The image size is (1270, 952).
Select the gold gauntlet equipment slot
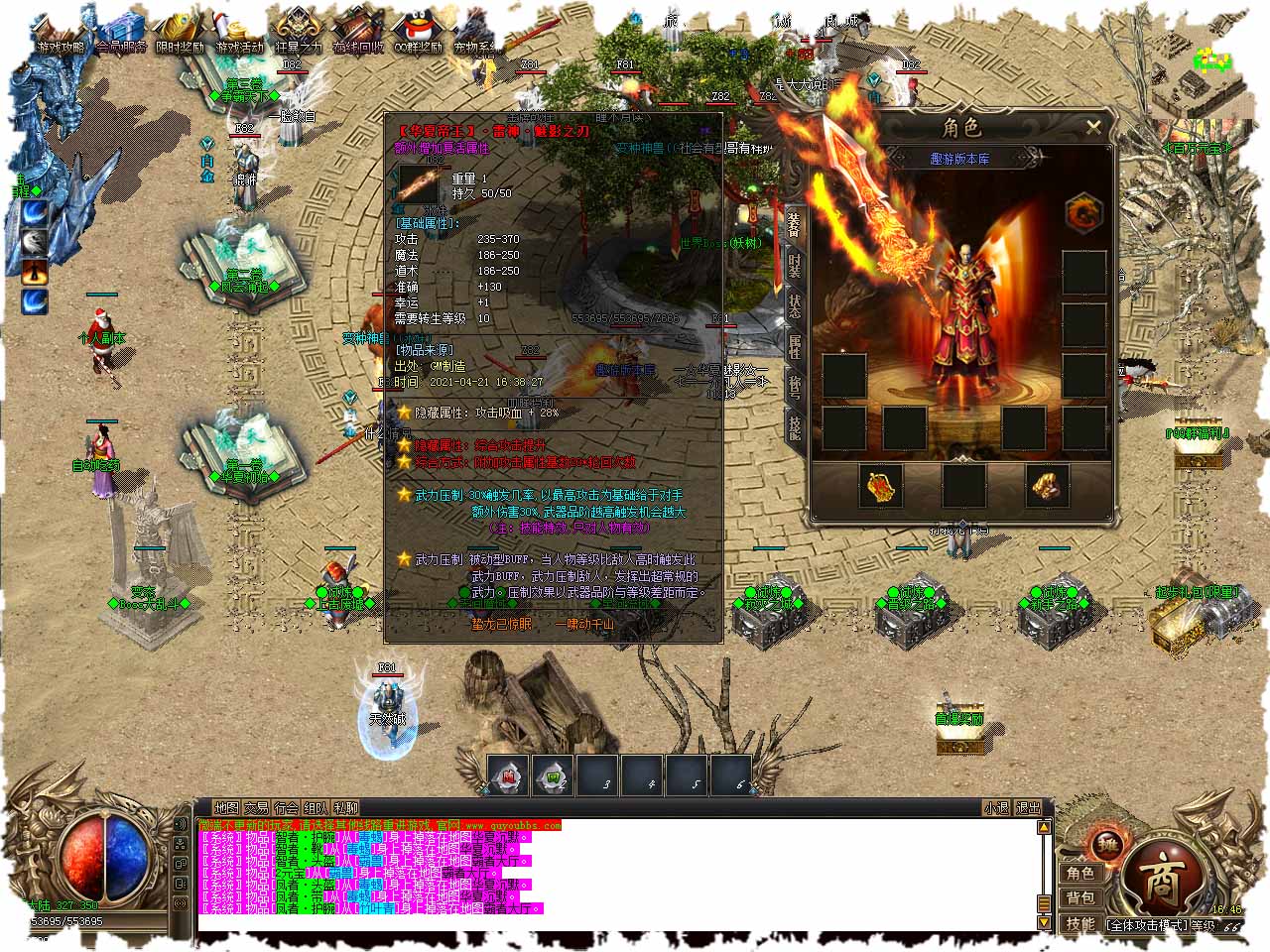pos(1046,486)
